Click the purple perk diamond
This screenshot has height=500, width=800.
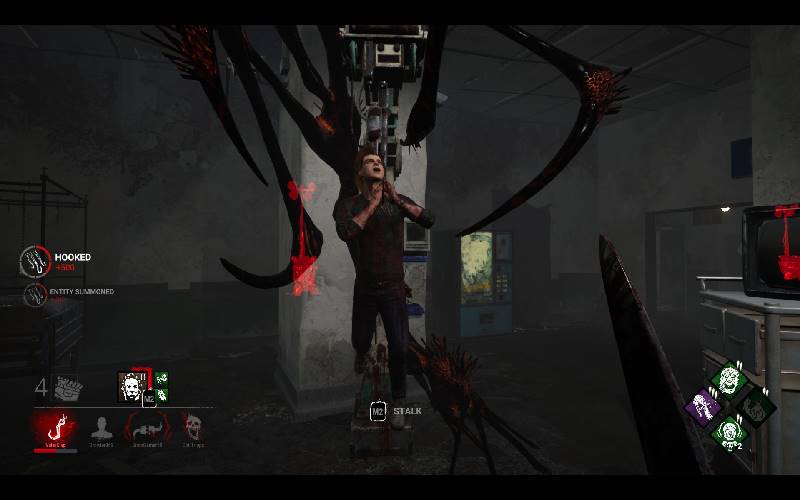click(x=704, y=407)
